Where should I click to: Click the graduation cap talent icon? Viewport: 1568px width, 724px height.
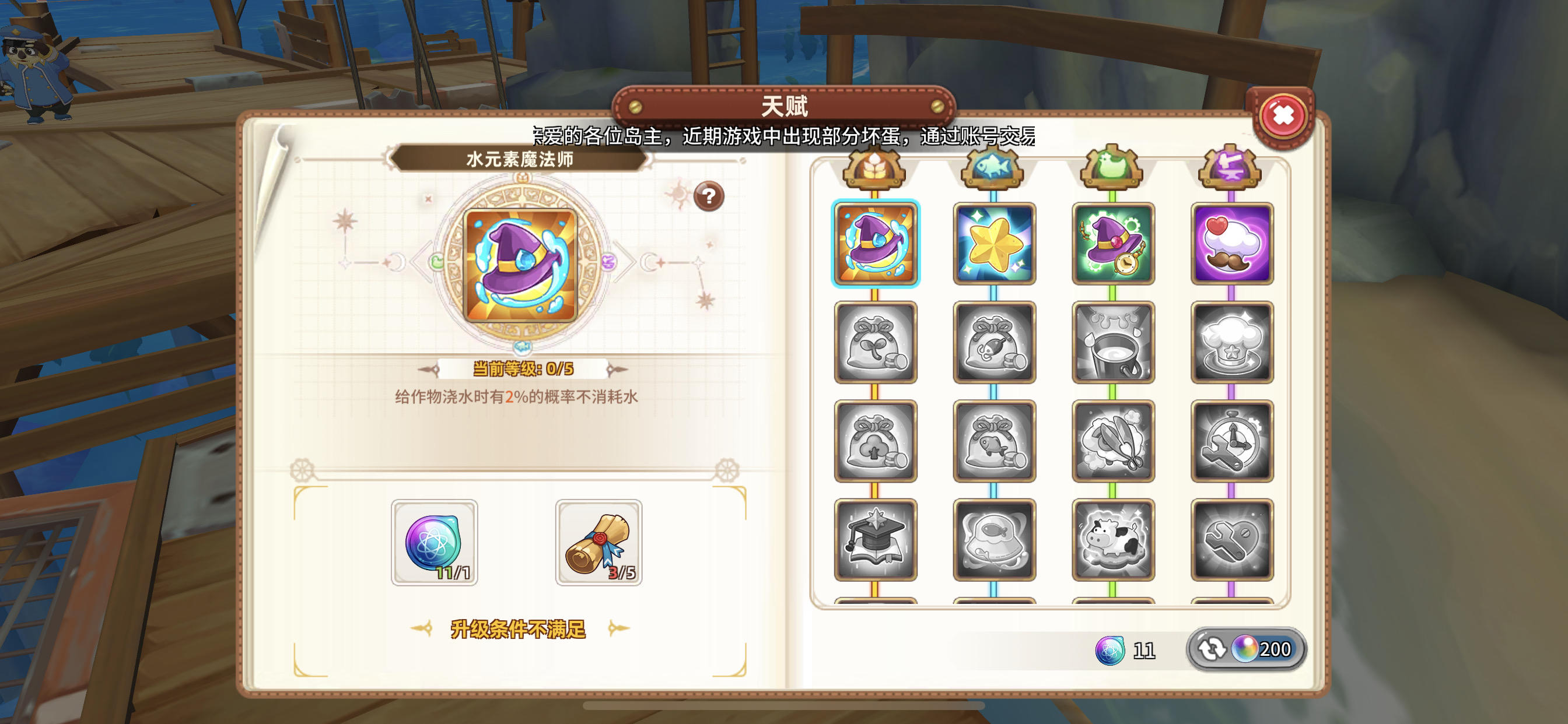tap(874, 542)
